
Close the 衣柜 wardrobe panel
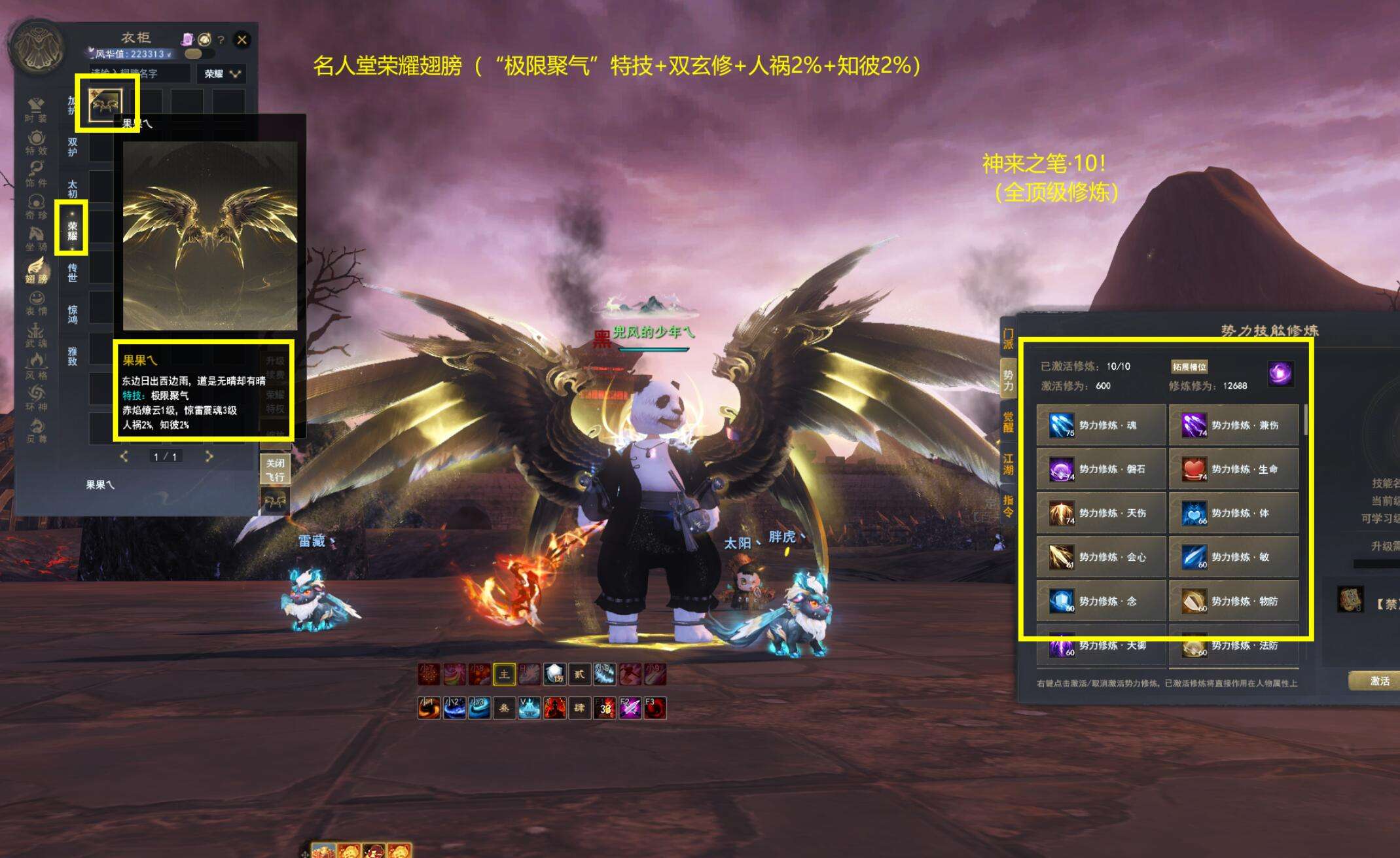click(242, 39)
